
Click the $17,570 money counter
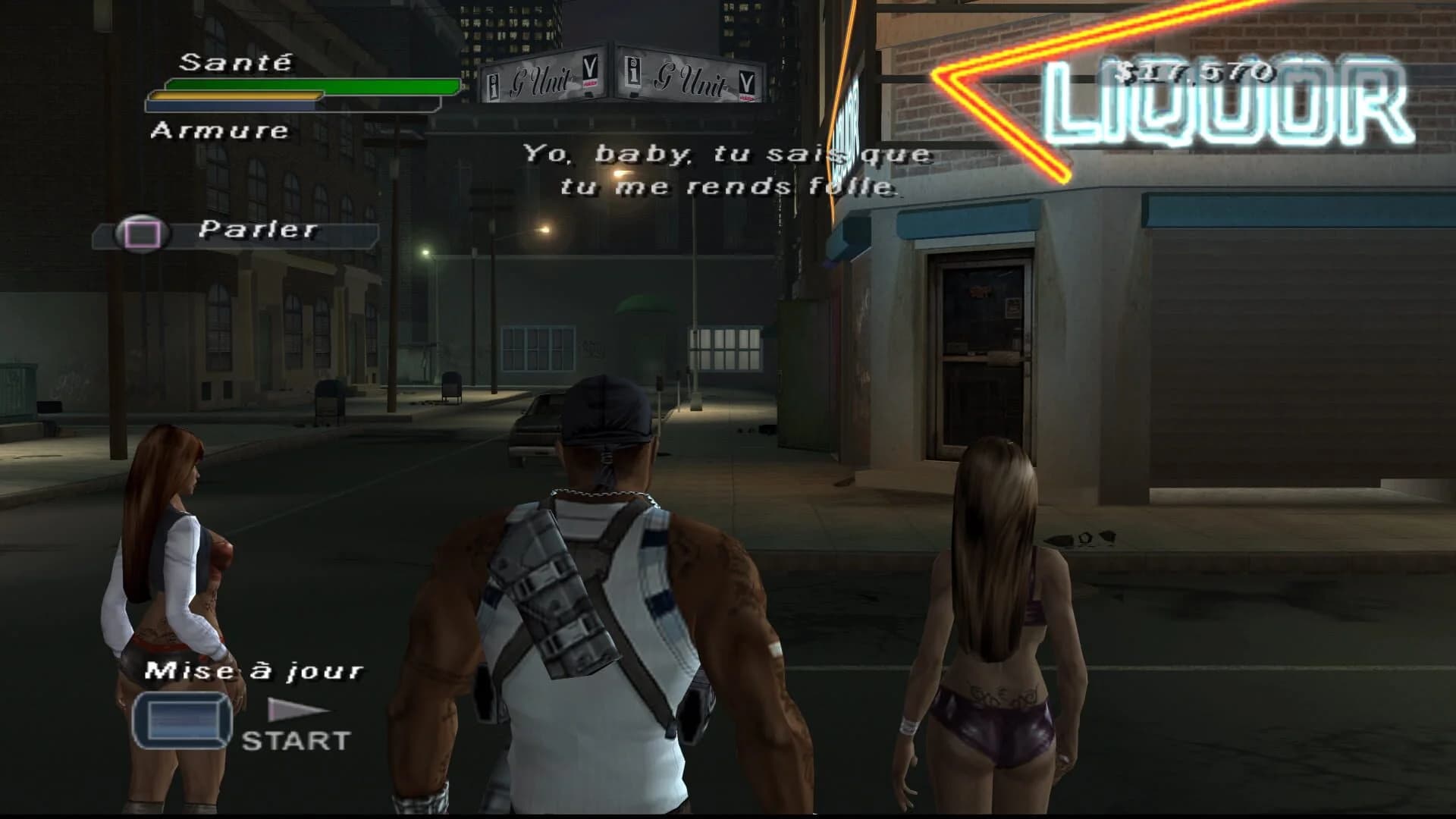click(x=1197, y=70)
